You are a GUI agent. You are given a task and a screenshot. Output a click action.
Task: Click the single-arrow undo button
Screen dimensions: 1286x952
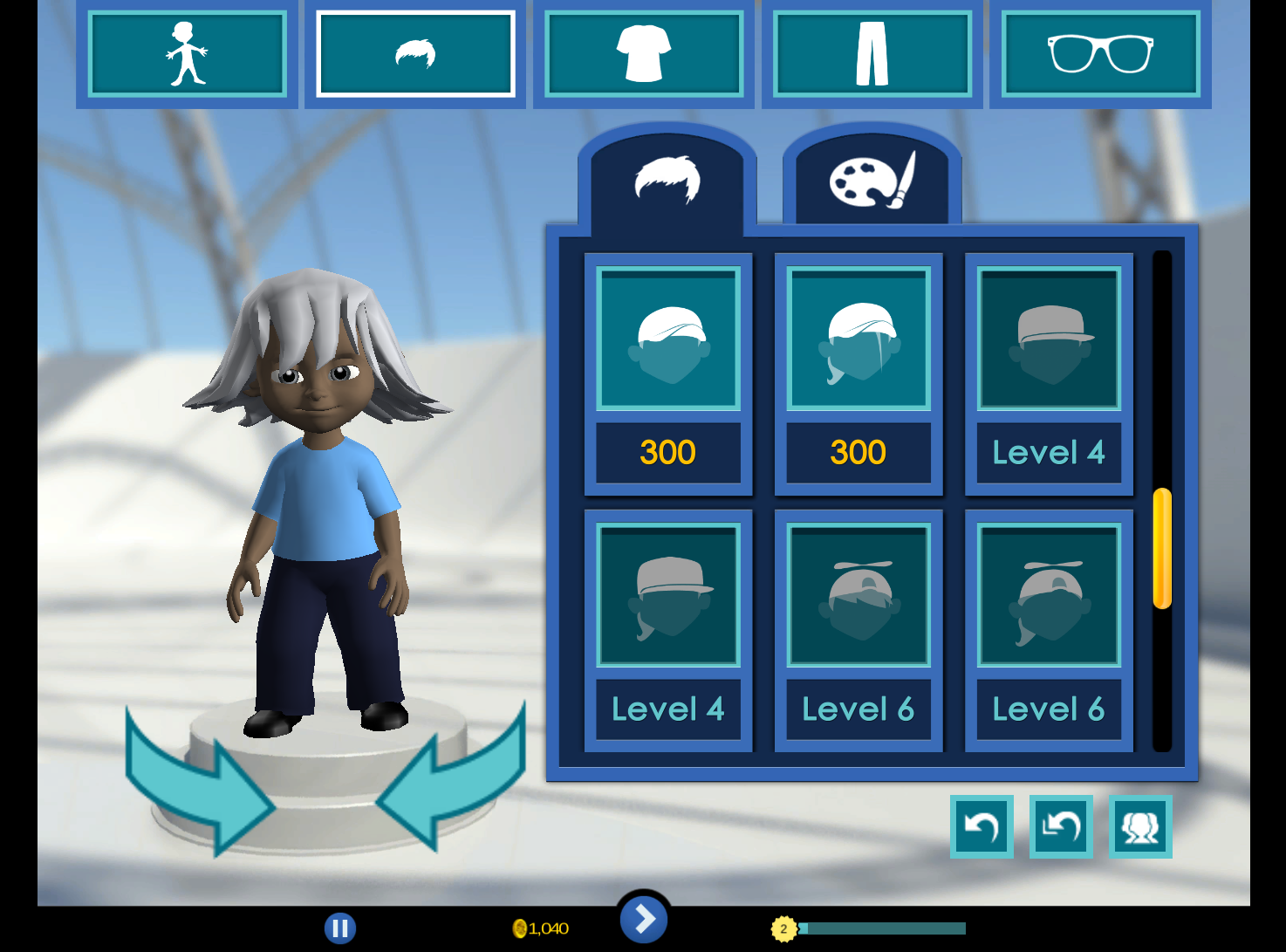[x=982, y=826]
